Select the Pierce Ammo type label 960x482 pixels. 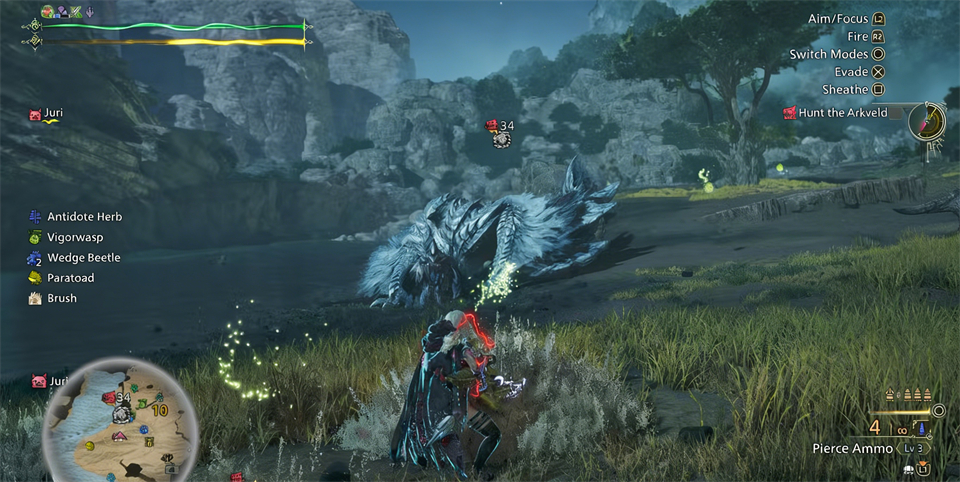coord(852,449)
